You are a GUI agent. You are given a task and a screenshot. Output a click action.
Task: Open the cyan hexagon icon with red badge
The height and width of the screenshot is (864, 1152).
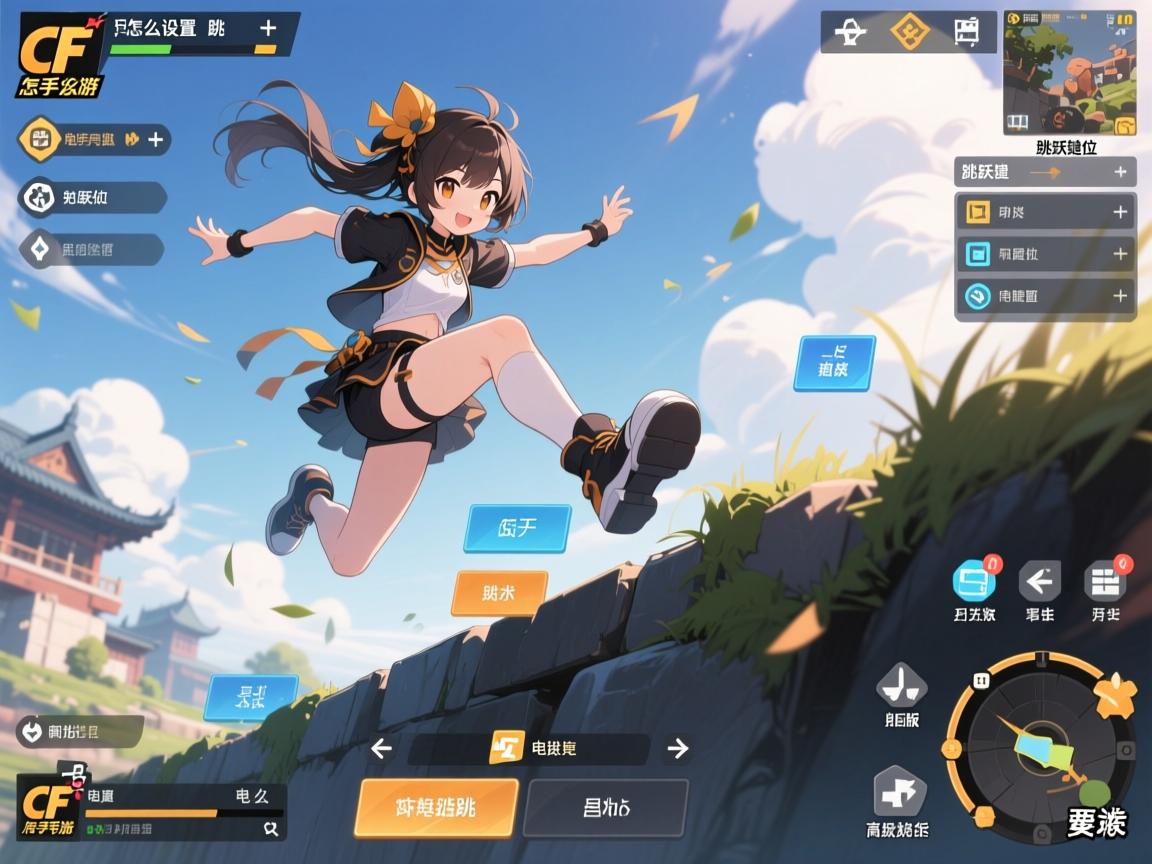973,580
